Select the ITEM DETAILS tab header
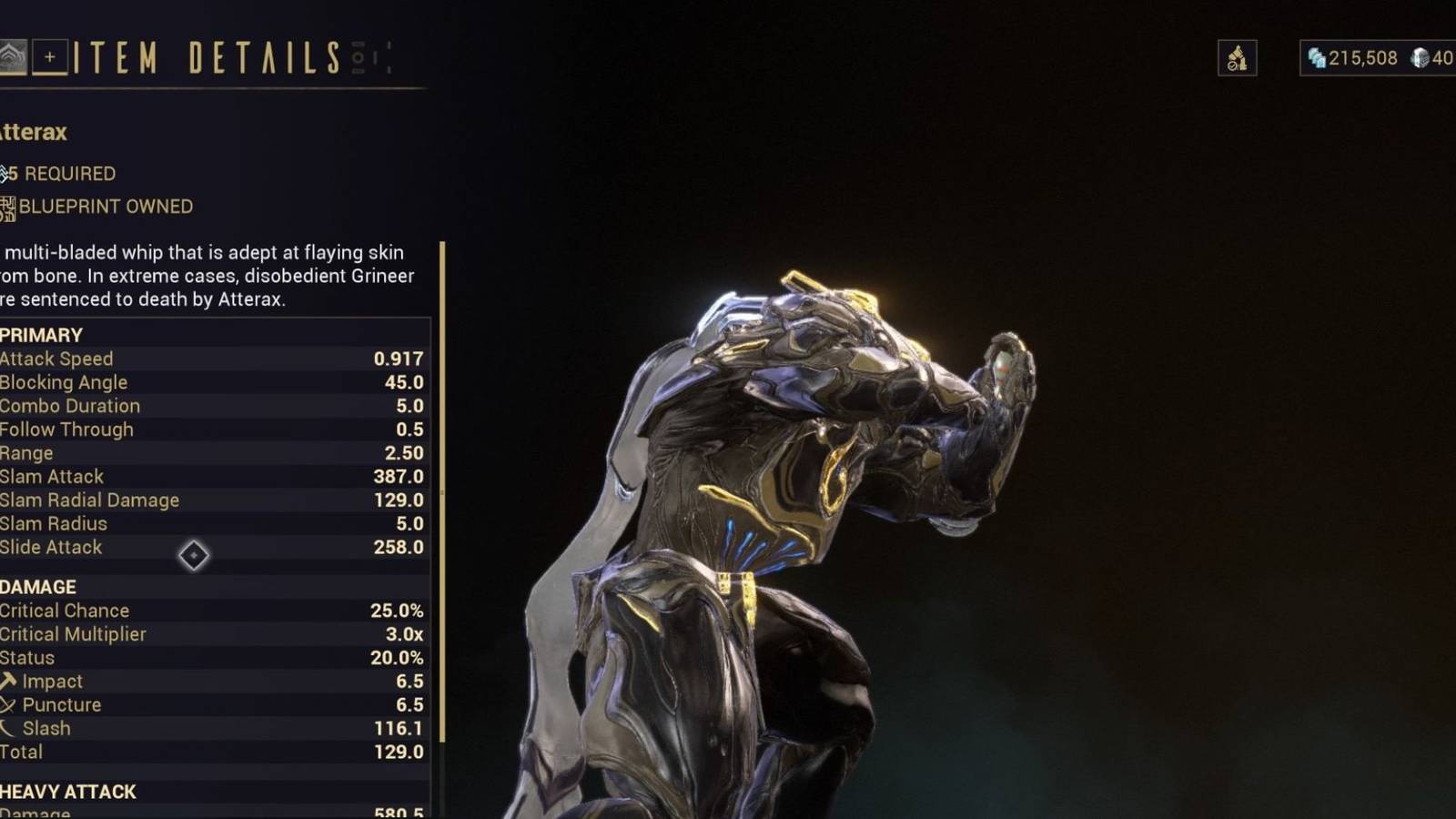Viewport: 1456px width, 819px height. [x=209, y=57]
